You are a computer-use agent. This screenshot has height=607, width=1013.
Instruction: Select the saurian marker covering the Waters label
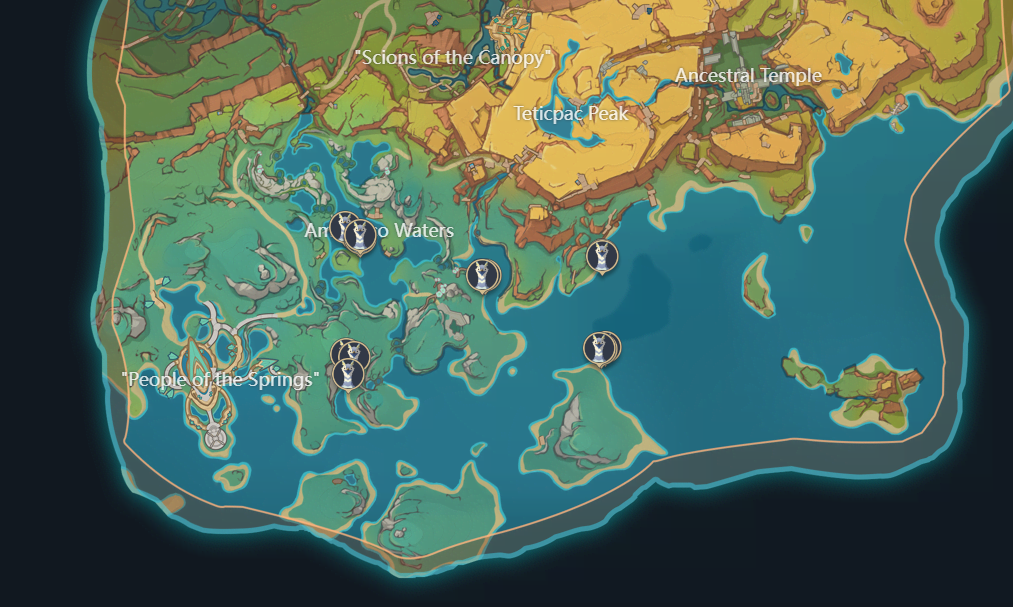point(360,236)
